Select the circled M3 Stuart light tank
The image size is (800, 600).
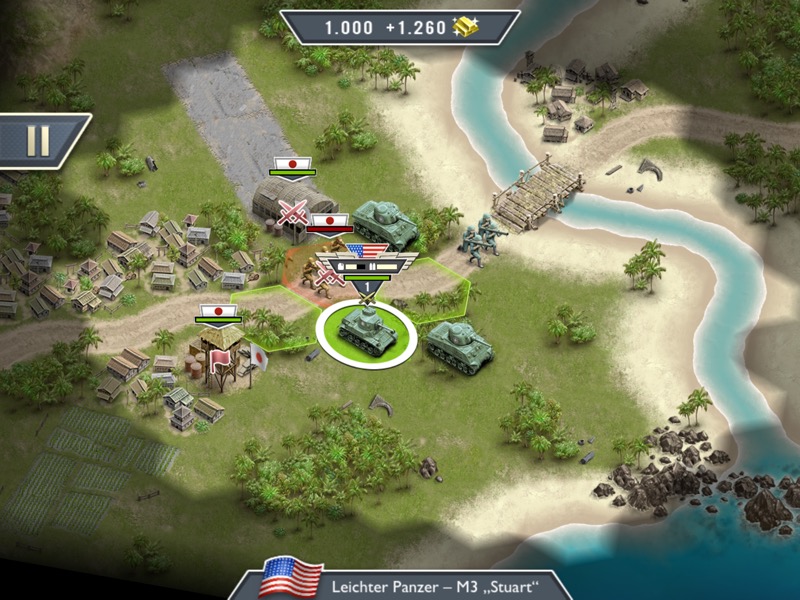click(365, 330)
